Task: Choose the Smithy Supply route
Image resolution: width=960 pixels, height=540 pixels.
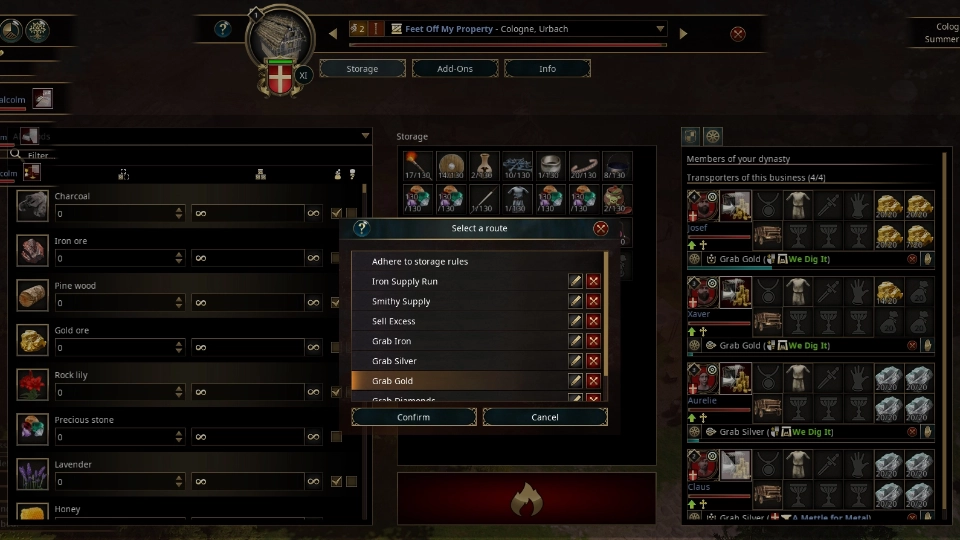Action: click(x=401, y=302)
